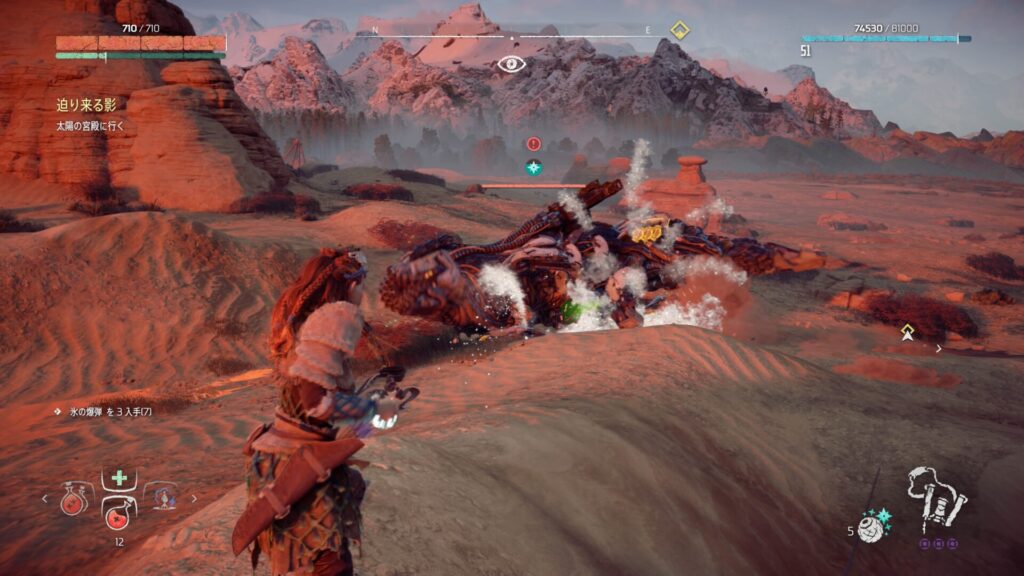Viewport: 1024px width, 576px height.
Task: Click the yellow quest marker on the compass
Action: pyautogui.click(x=679, y=29)
